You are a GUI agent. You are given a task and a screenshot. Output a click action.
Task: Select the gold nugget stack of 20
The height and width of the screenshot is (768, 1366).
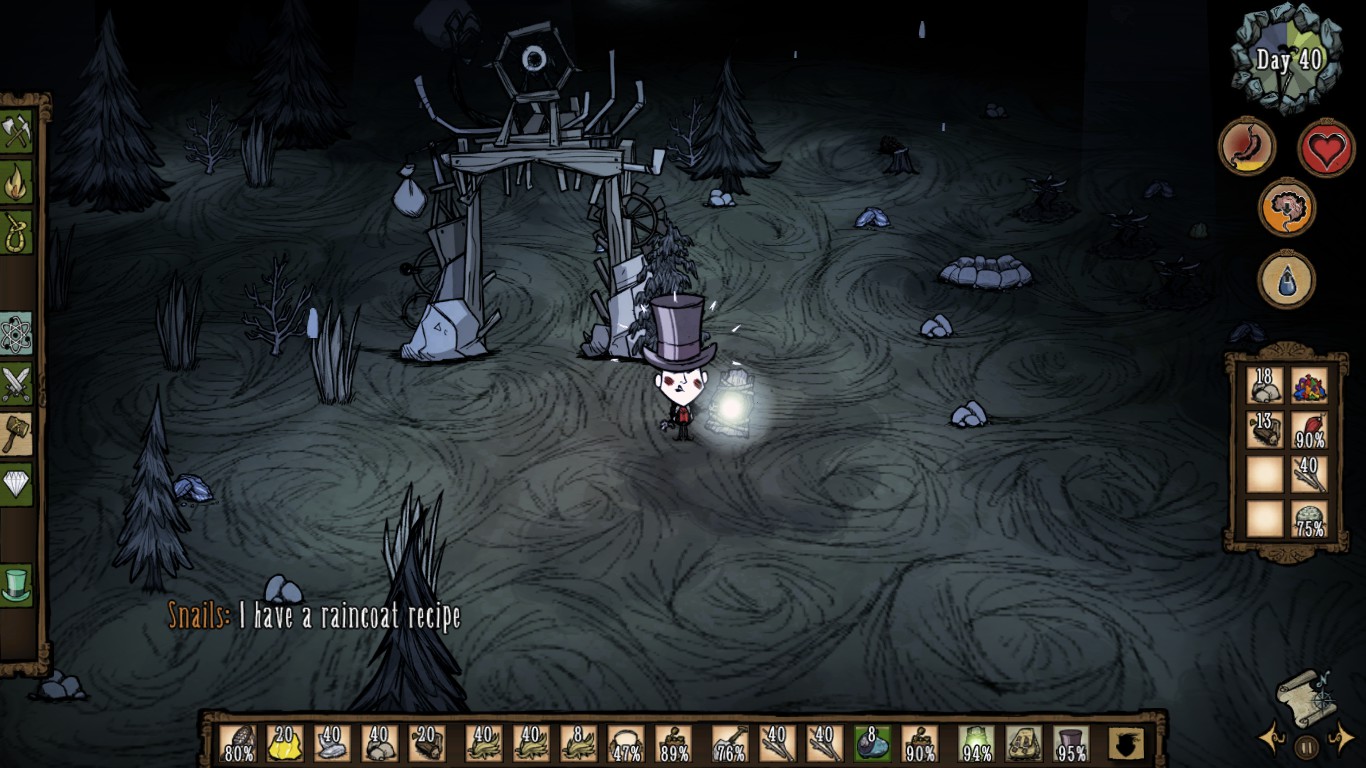pos(285,744)
